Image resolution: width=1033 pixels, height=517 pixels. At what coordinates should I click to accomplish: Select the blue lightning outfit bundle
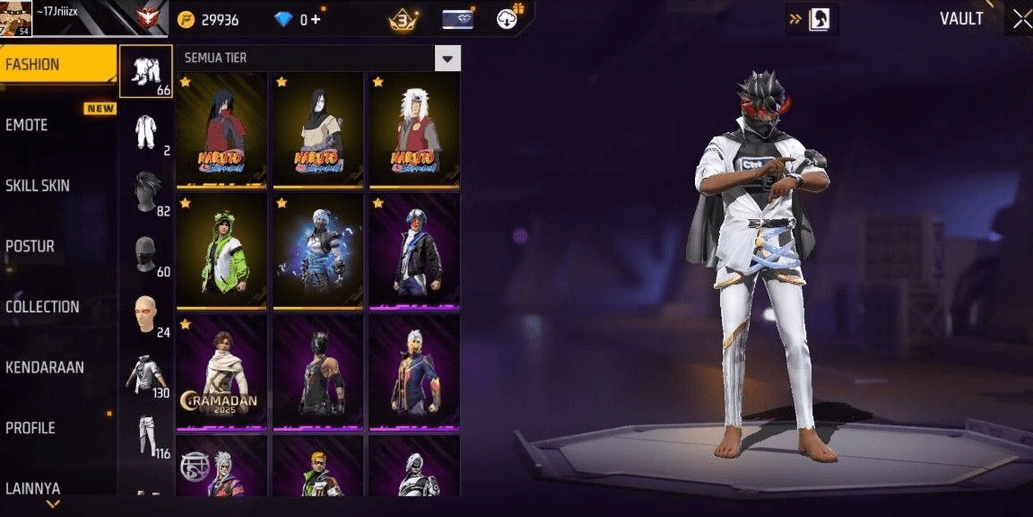(318, 251)
